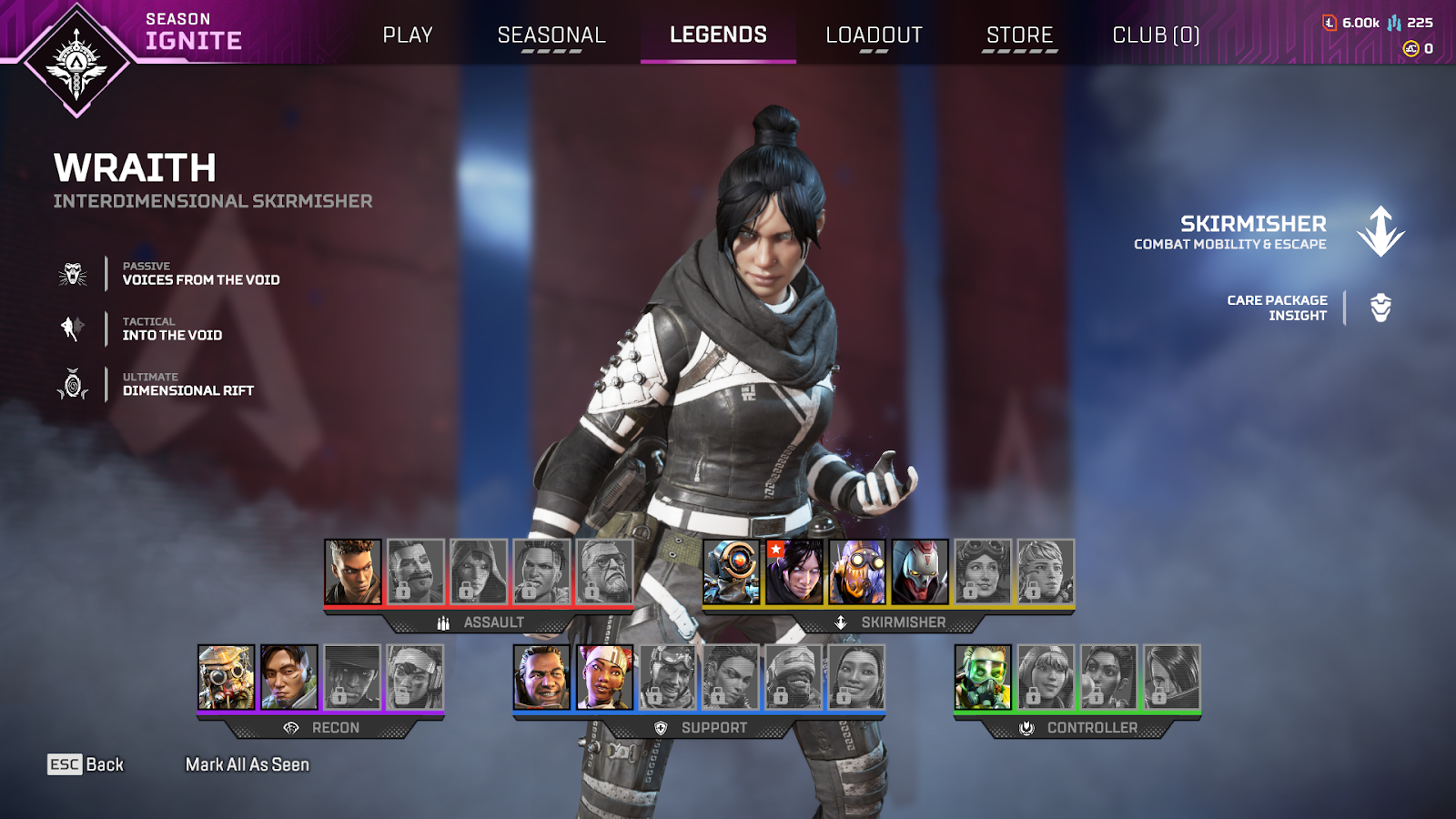Select Crypto's portrait
This screenshot has height=819, width=1456.
tap(289, 677)
